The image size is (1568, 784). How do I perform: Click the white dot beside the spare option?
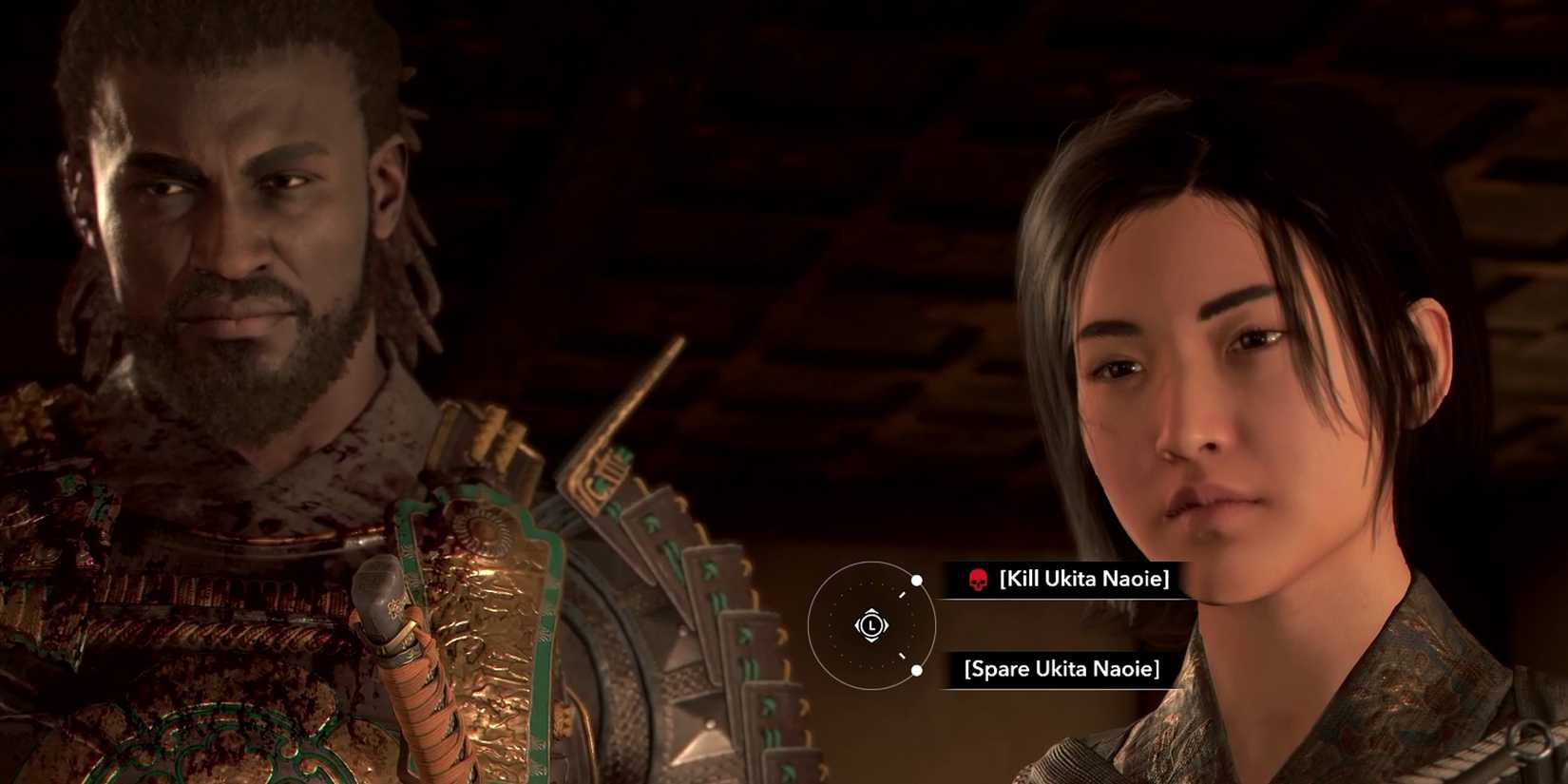click(916, 671)
